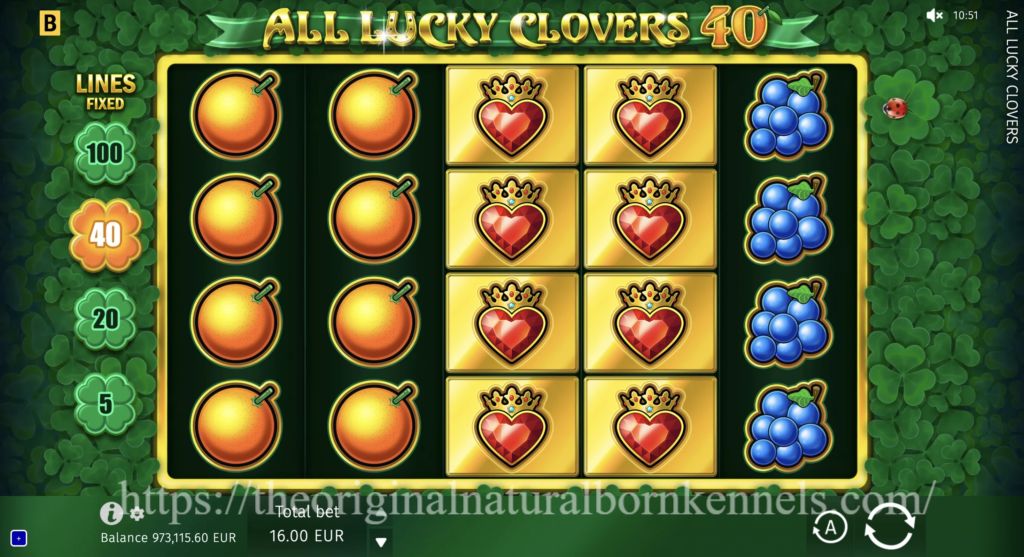Open the total bet dropdown arrow
Image resolution: width=1024 pixels, height=557 pixels.
[380, 542]
